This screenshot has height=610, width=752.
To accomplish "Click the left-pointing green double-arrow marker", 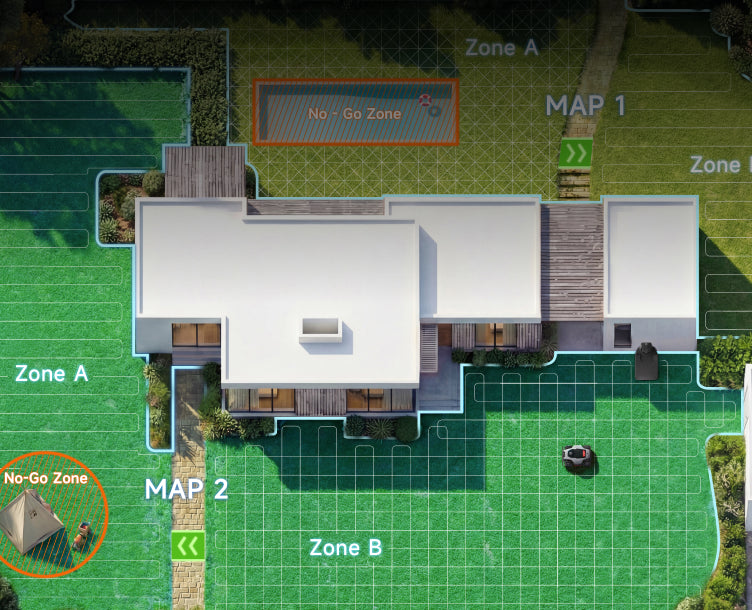I will point(188,545).
